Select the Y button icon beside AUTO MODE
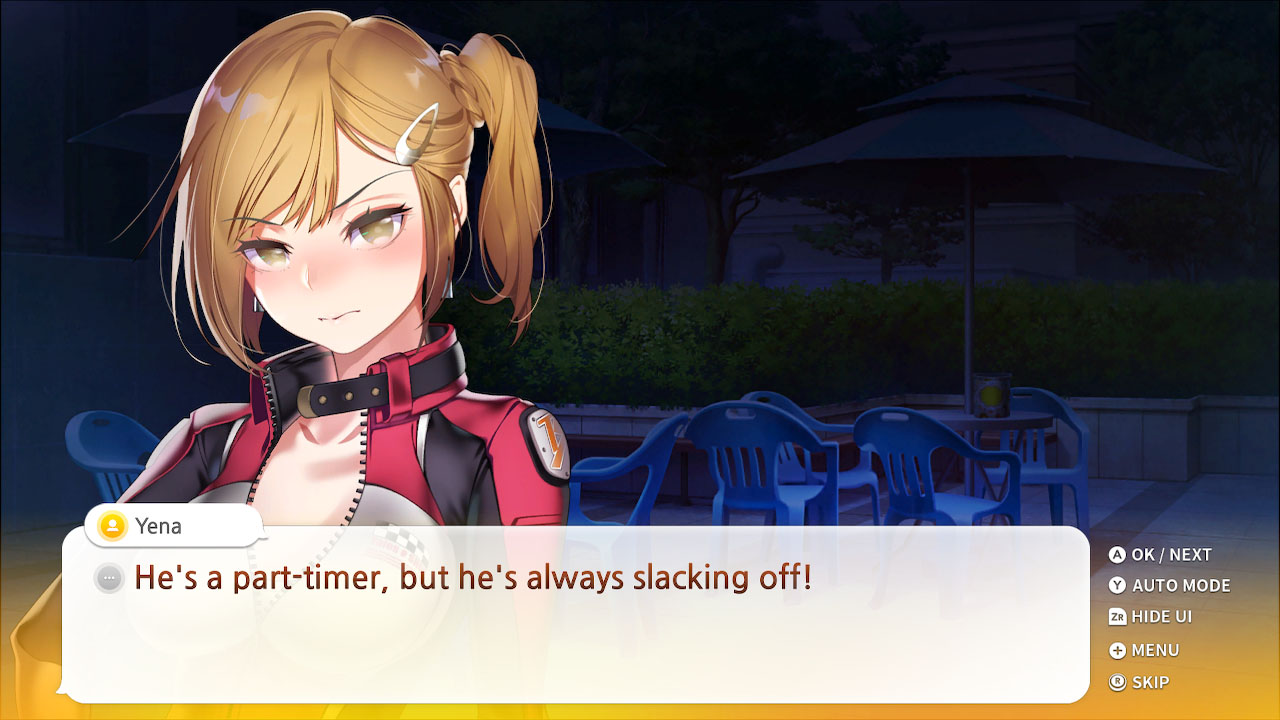This screenshot has height=720, width=1280. pos(1119,586)
